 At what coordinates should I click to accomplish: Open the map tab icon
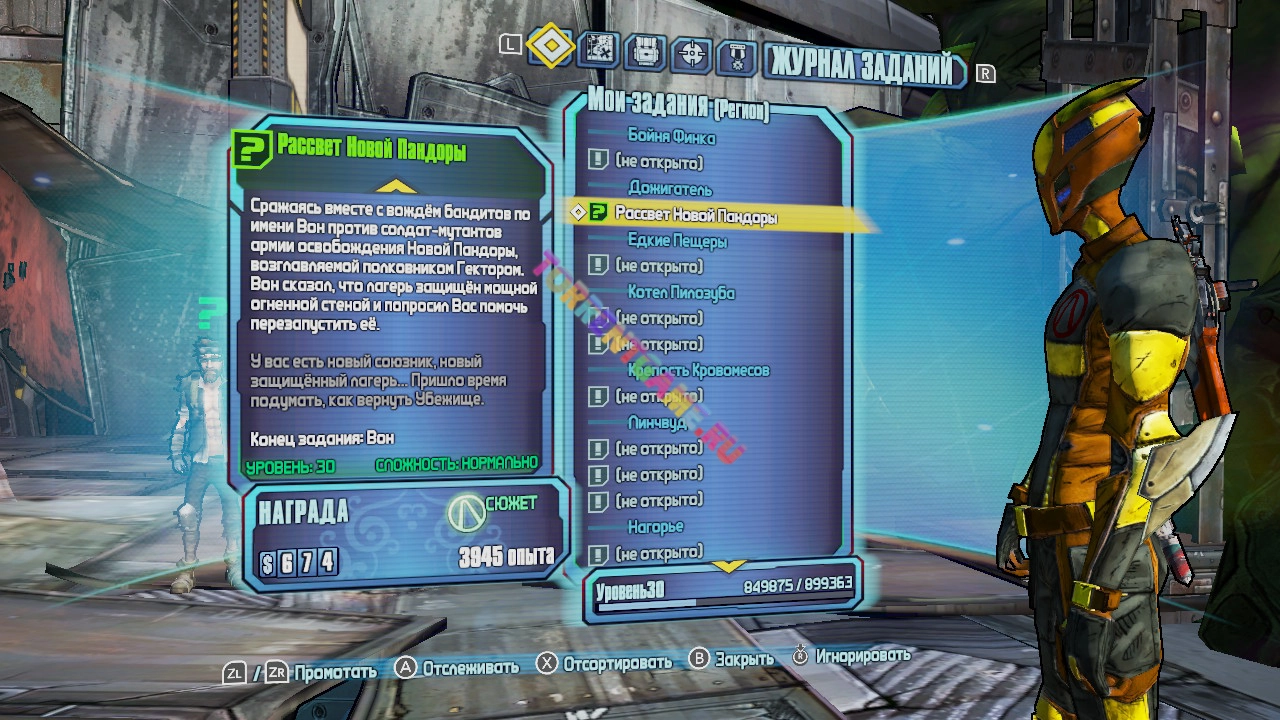click(x=597, y=50)
